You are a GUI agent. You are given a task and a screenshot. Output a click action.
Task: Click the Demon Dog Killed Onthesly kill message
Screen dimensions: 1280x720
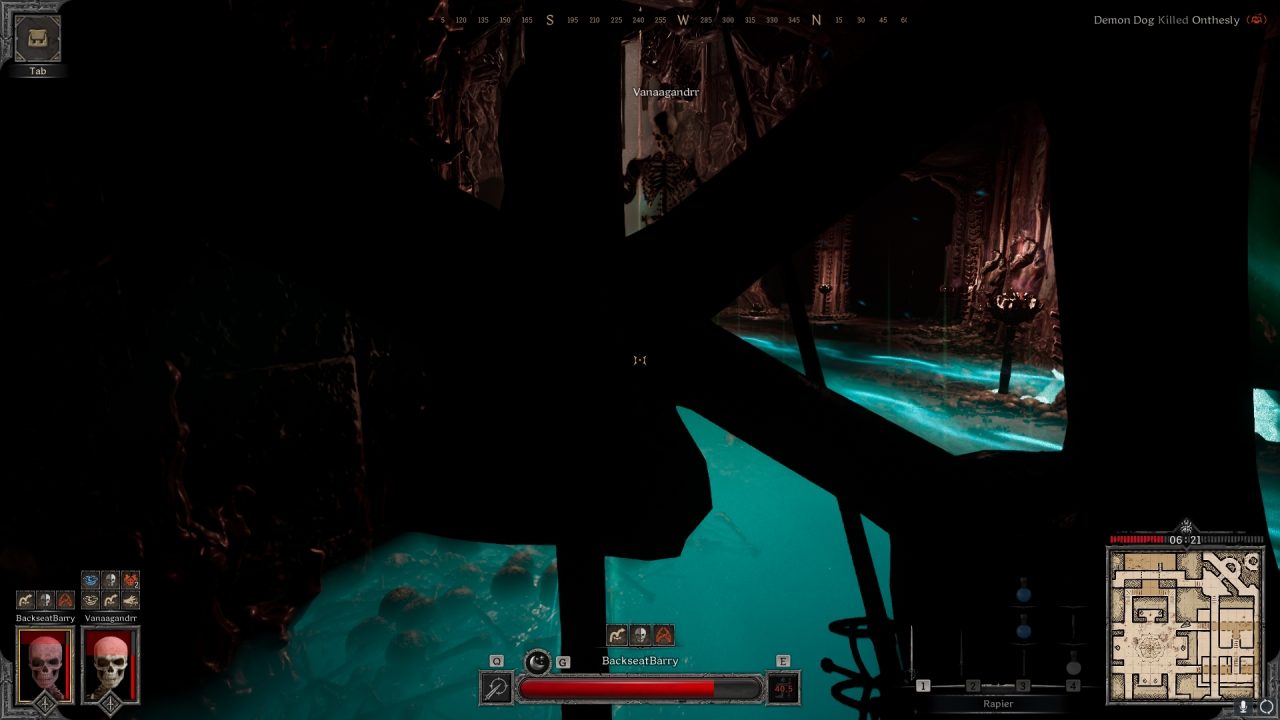pyautogui.click(x=1165, y=19)
